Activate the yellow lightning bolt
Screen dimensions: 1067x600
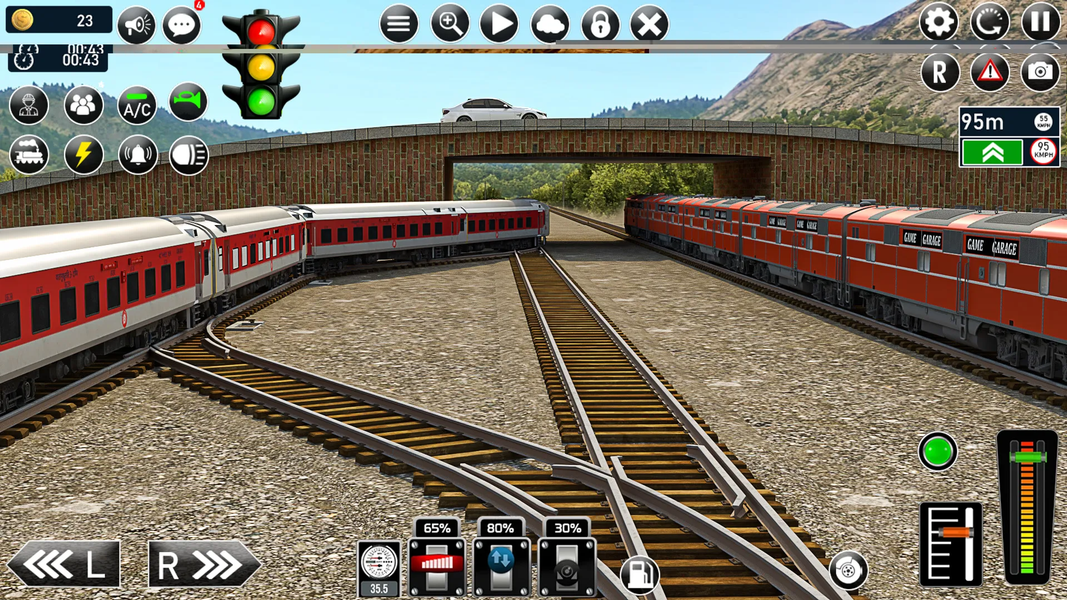coord(84,155)
